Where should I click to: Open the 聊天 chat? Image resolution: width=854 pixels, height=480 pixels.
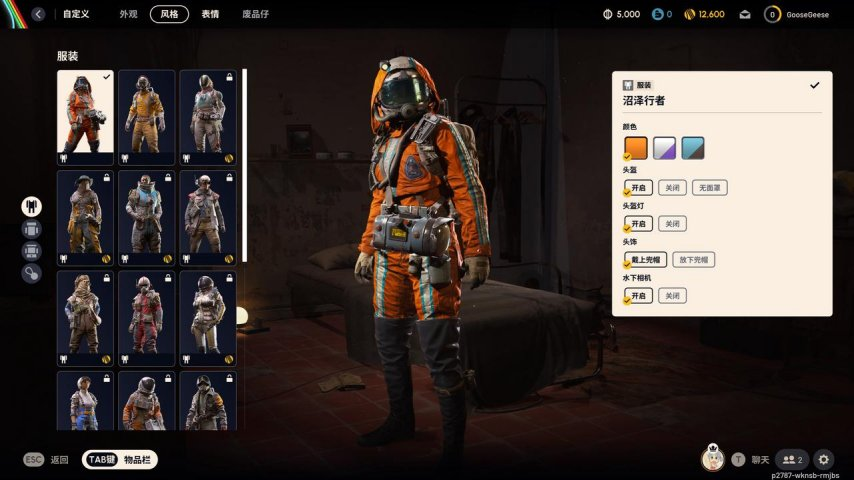(x=750, y=459)
